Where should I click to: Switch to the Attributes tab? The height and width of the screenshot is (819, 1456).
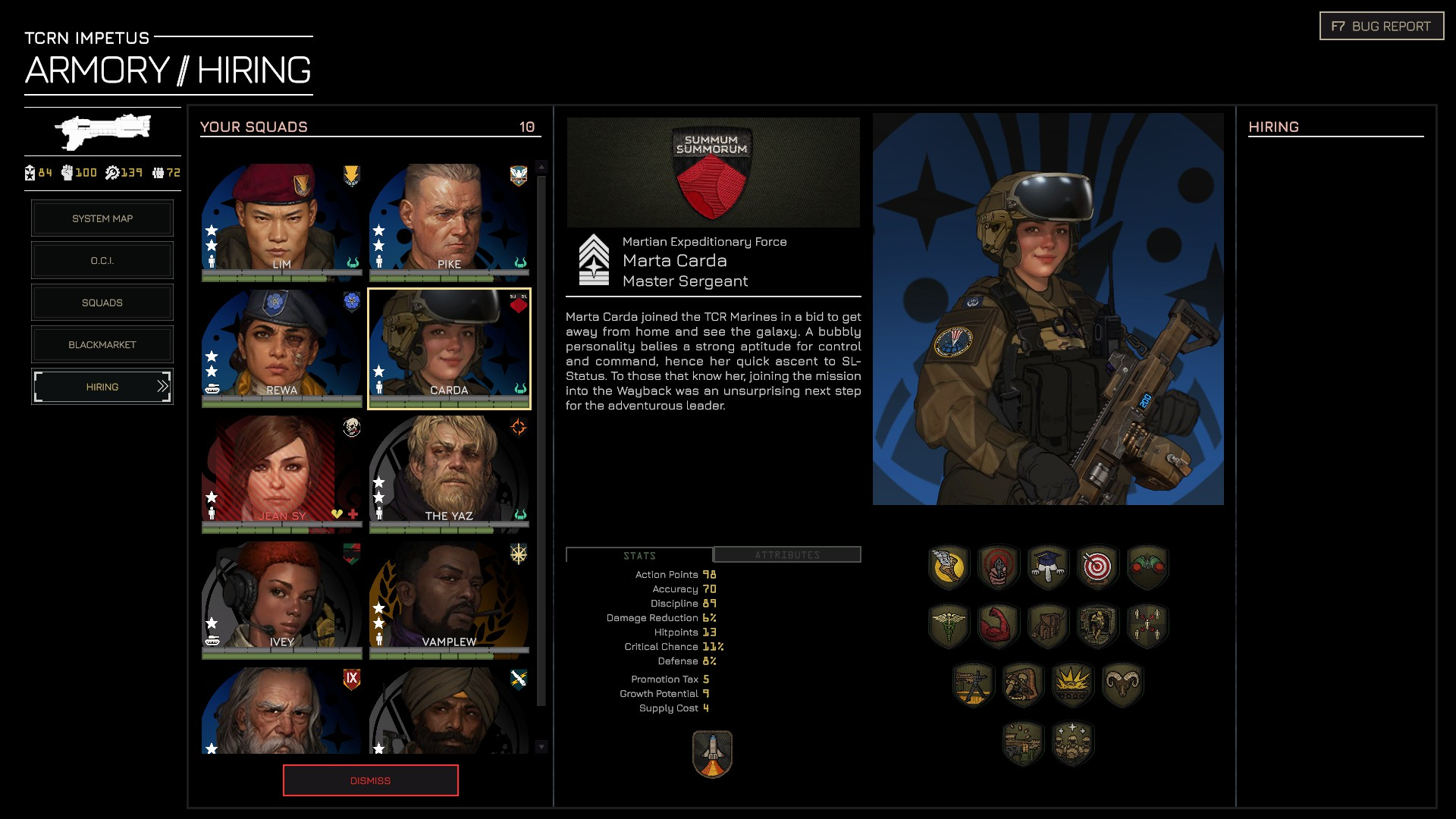pos(787,555)
